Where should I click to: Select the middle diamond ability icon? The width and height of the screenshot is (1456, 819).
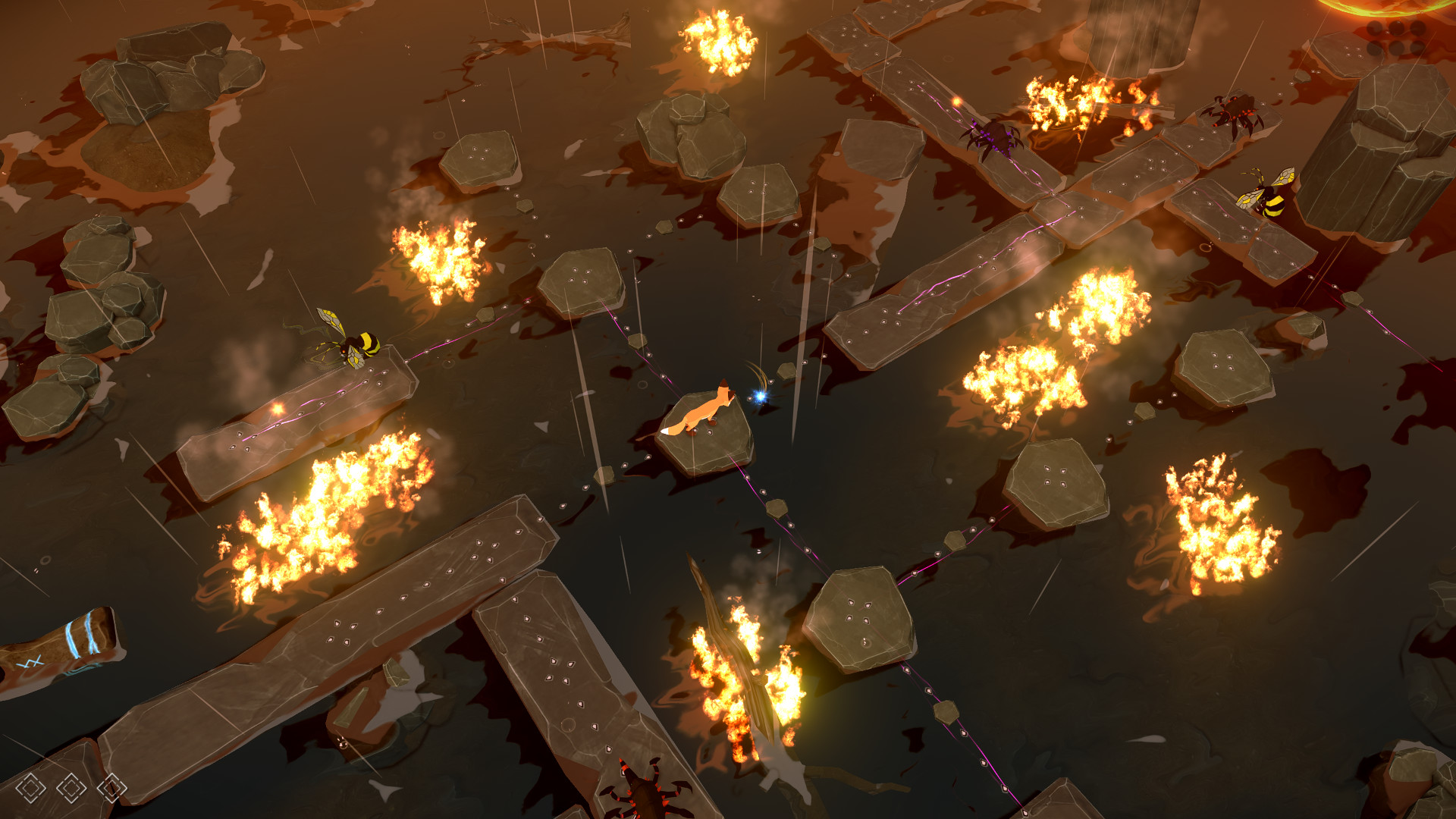72,786
